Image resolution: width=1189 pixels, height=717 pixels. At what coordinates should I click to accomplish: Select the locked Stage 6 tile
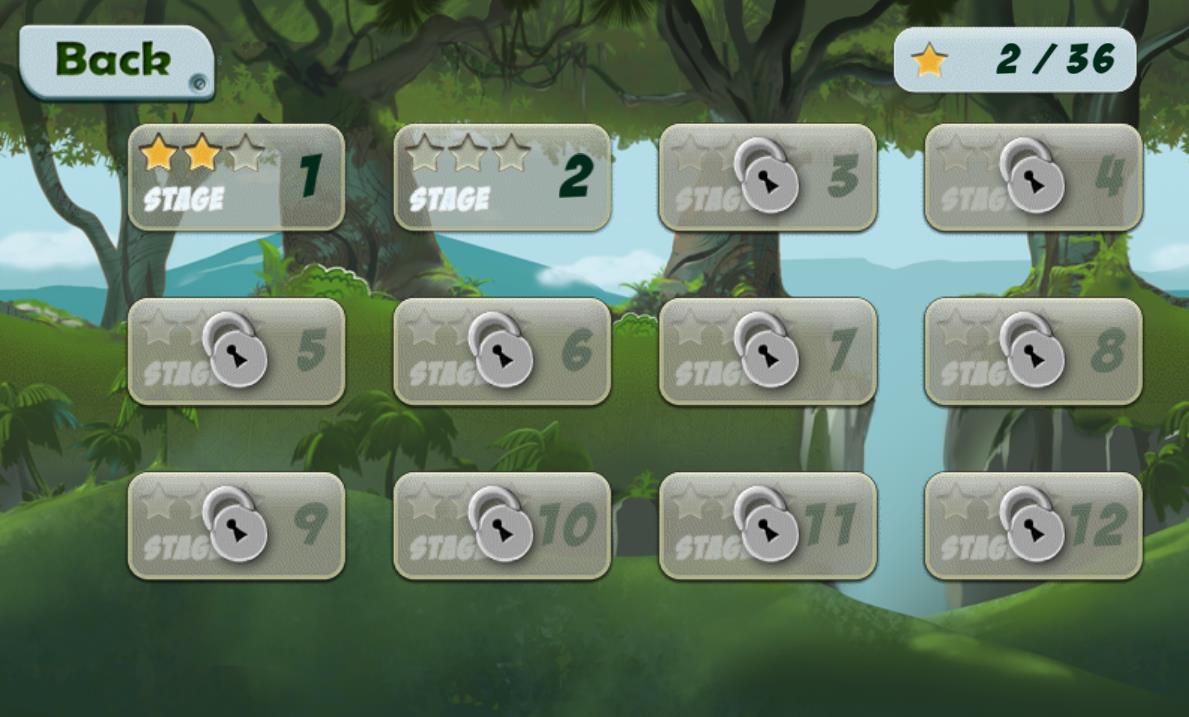pyautogui.click(x=502, y=352)
